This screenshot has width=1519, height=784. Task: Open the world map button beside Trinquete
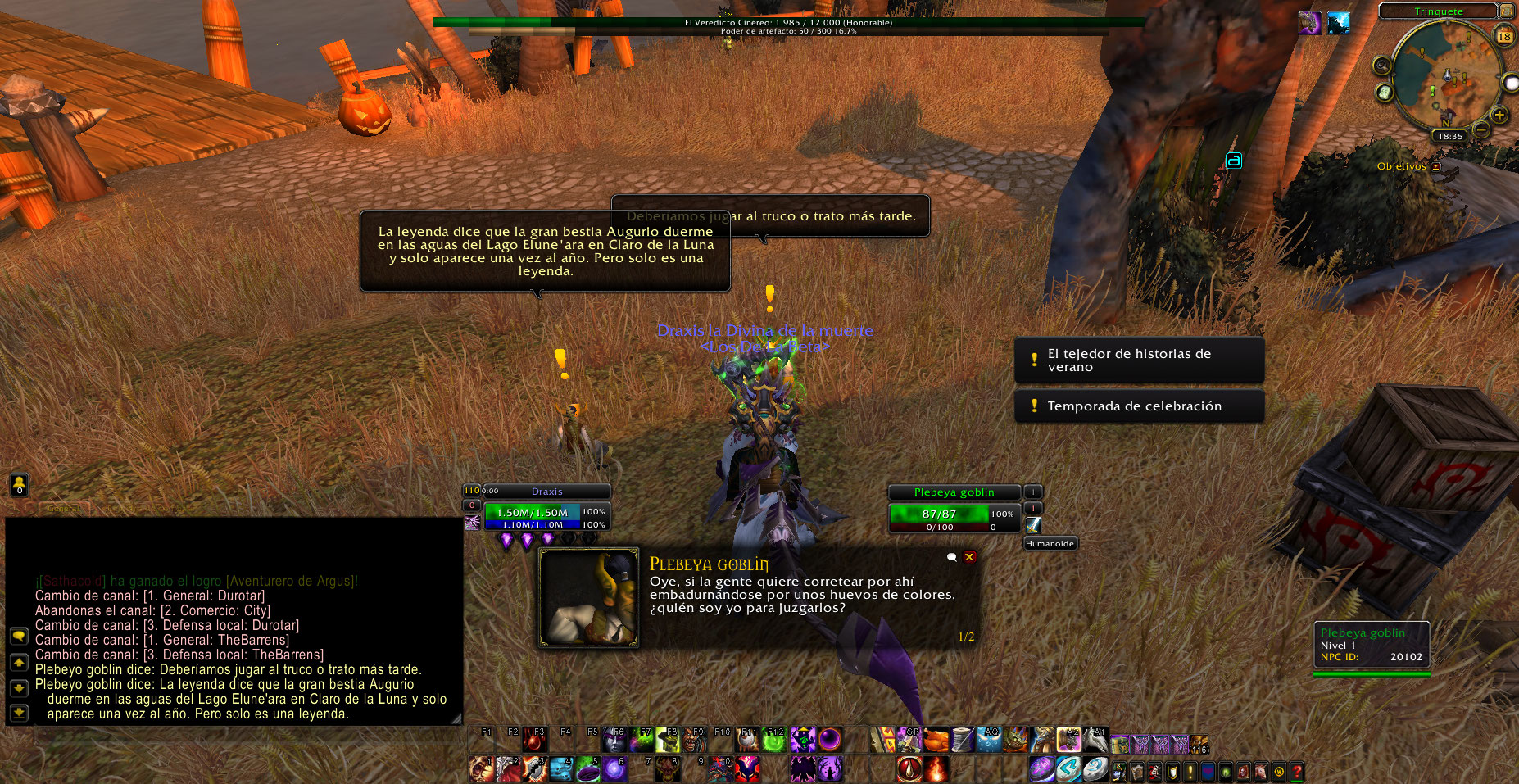tap(1506, 11)
